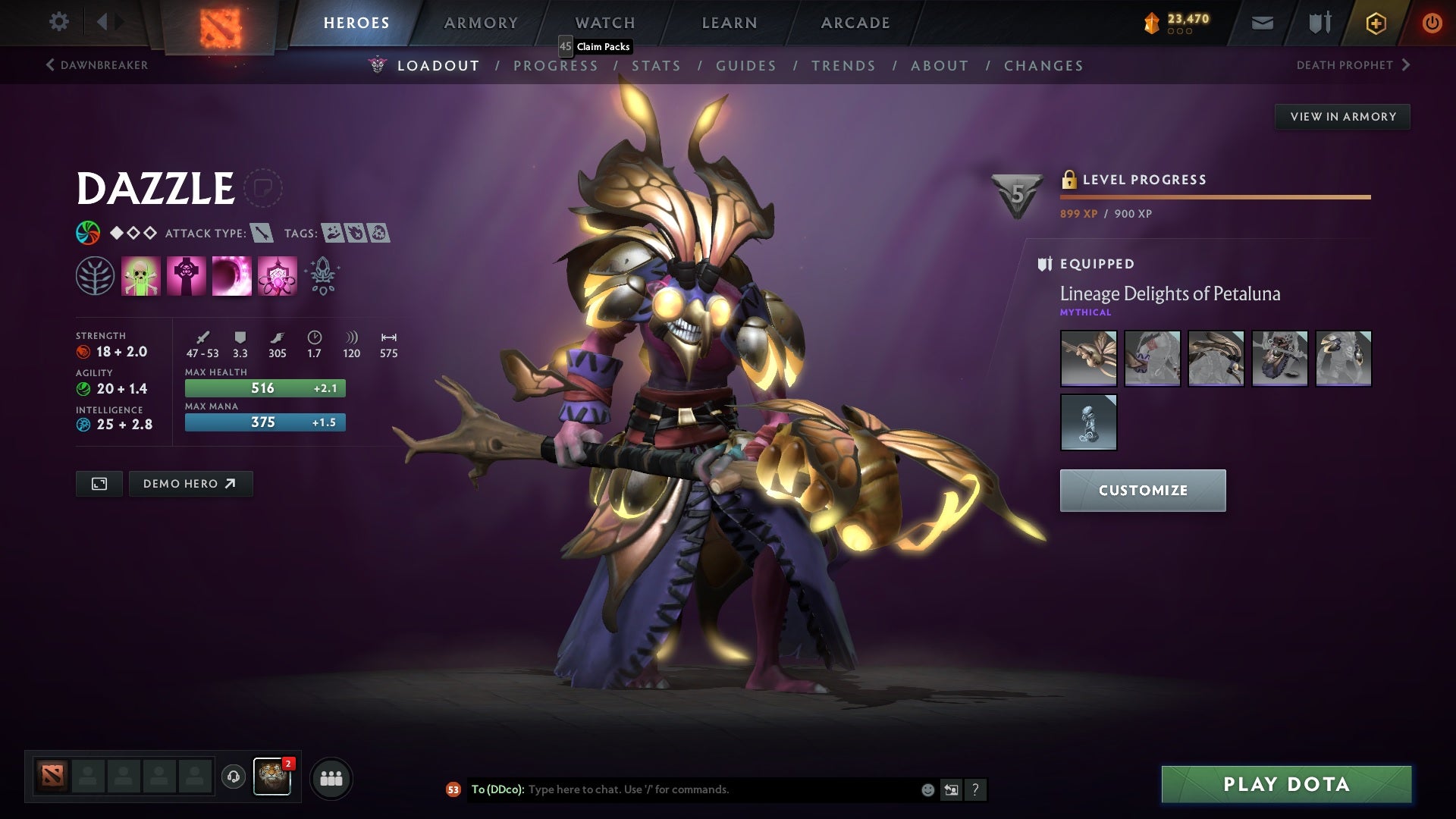The height and width of the screenshot is (819, 1456).
Task: Open the settings gear in the top-left corner
Action: (59, 22)
